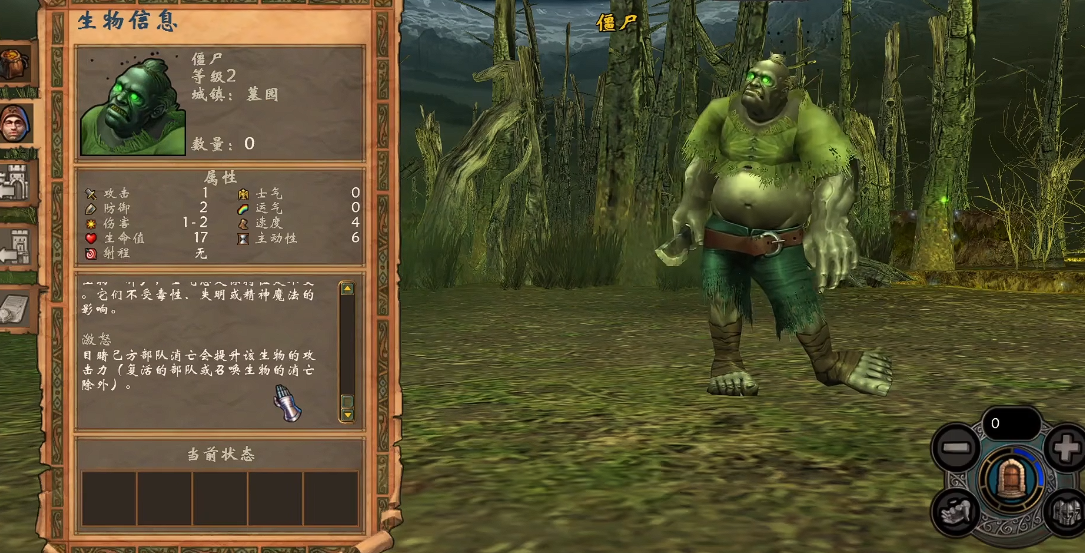Click the minus button to decrease quantity
1085x553 pixels.
(x=955, y=447)
